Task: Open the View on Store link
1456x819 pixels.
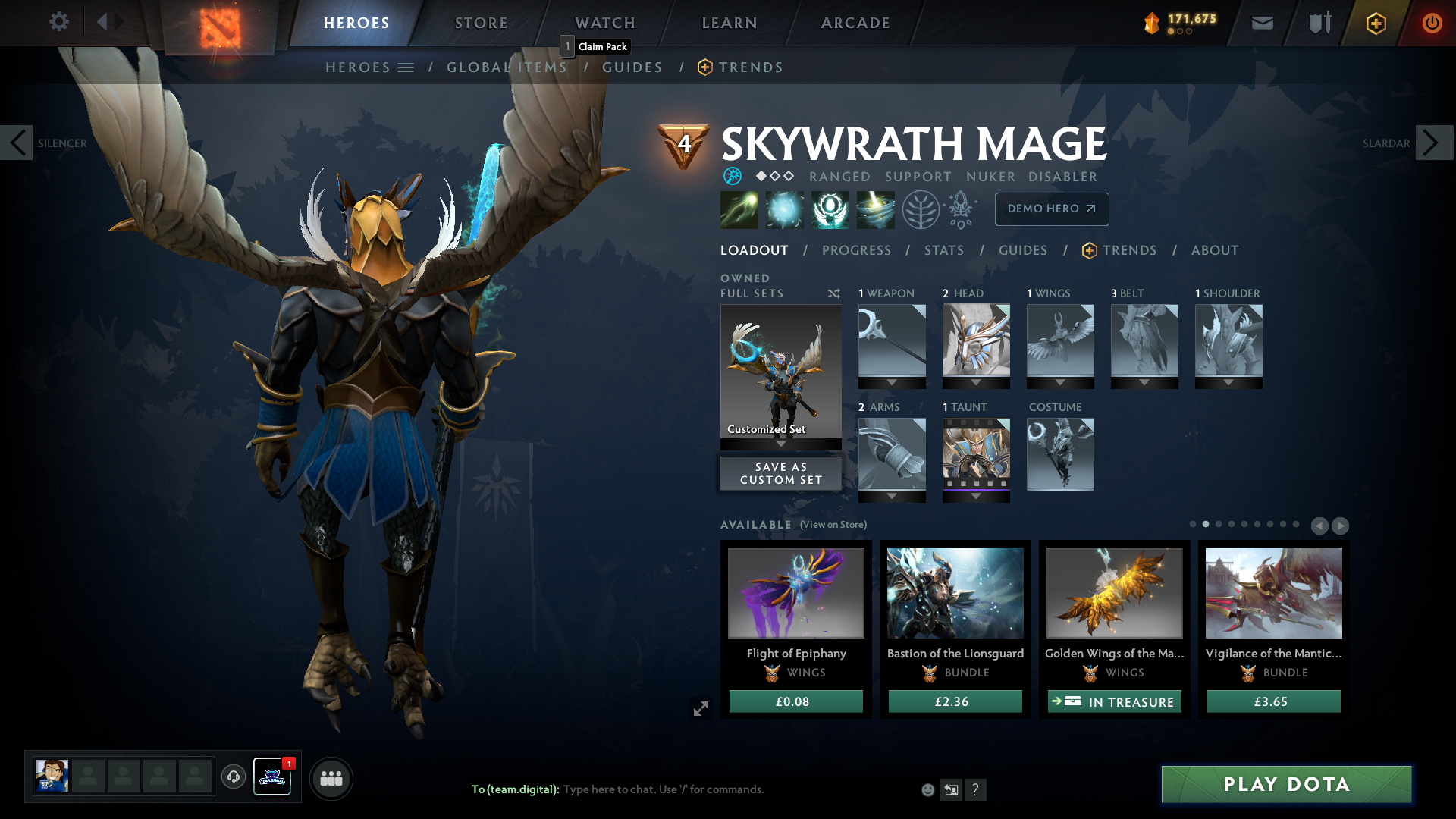Action: click(836, 524)
